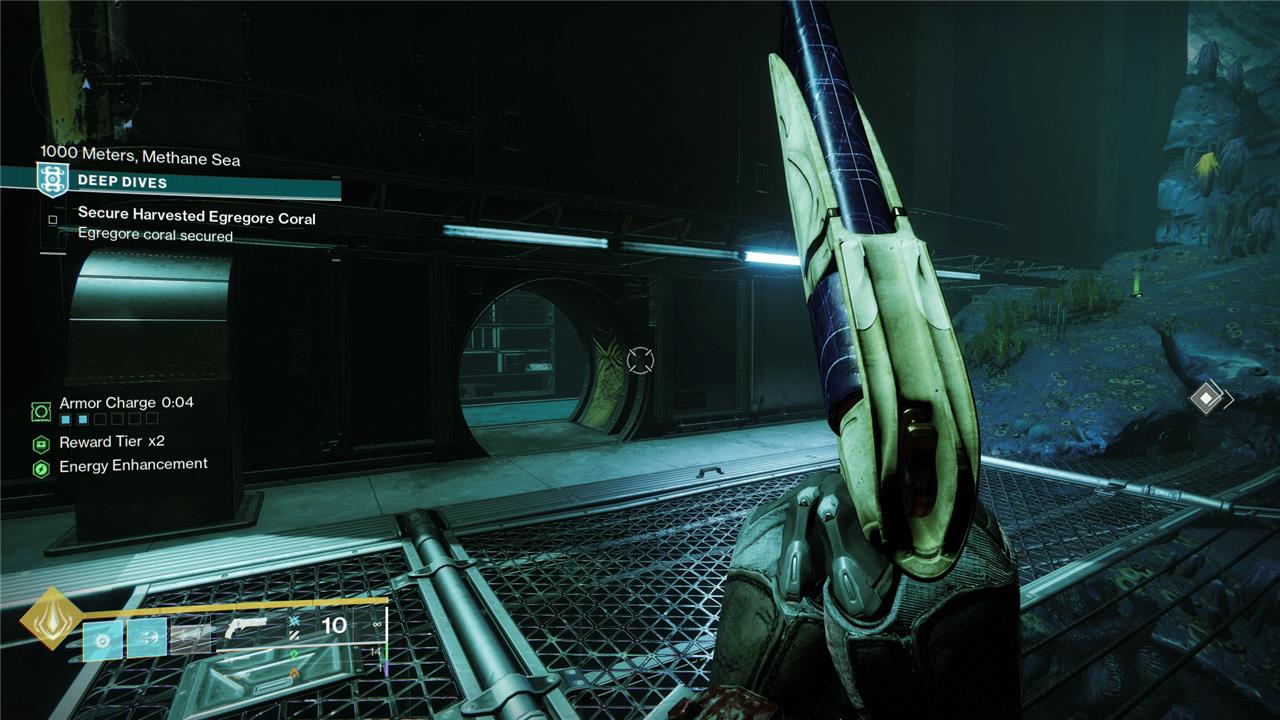This screenshot has height=720, width=1280.
Task: Select the grenade ability icon
Action: 103,638
